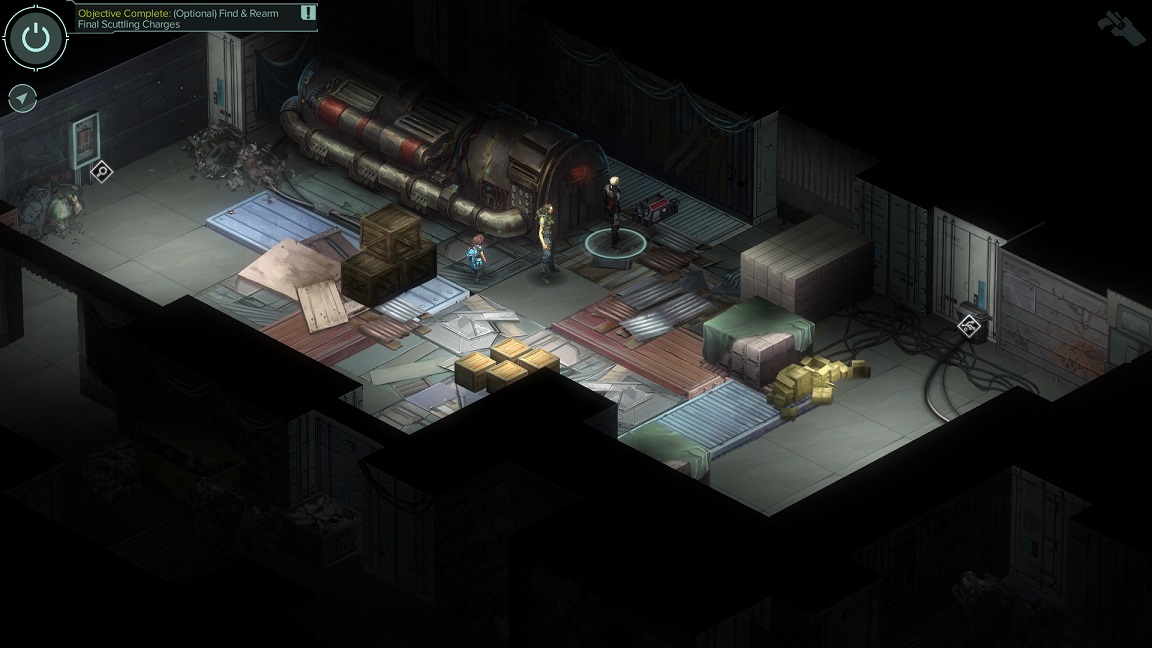
Task: Open the power button game menu
Action: (35, 37)
